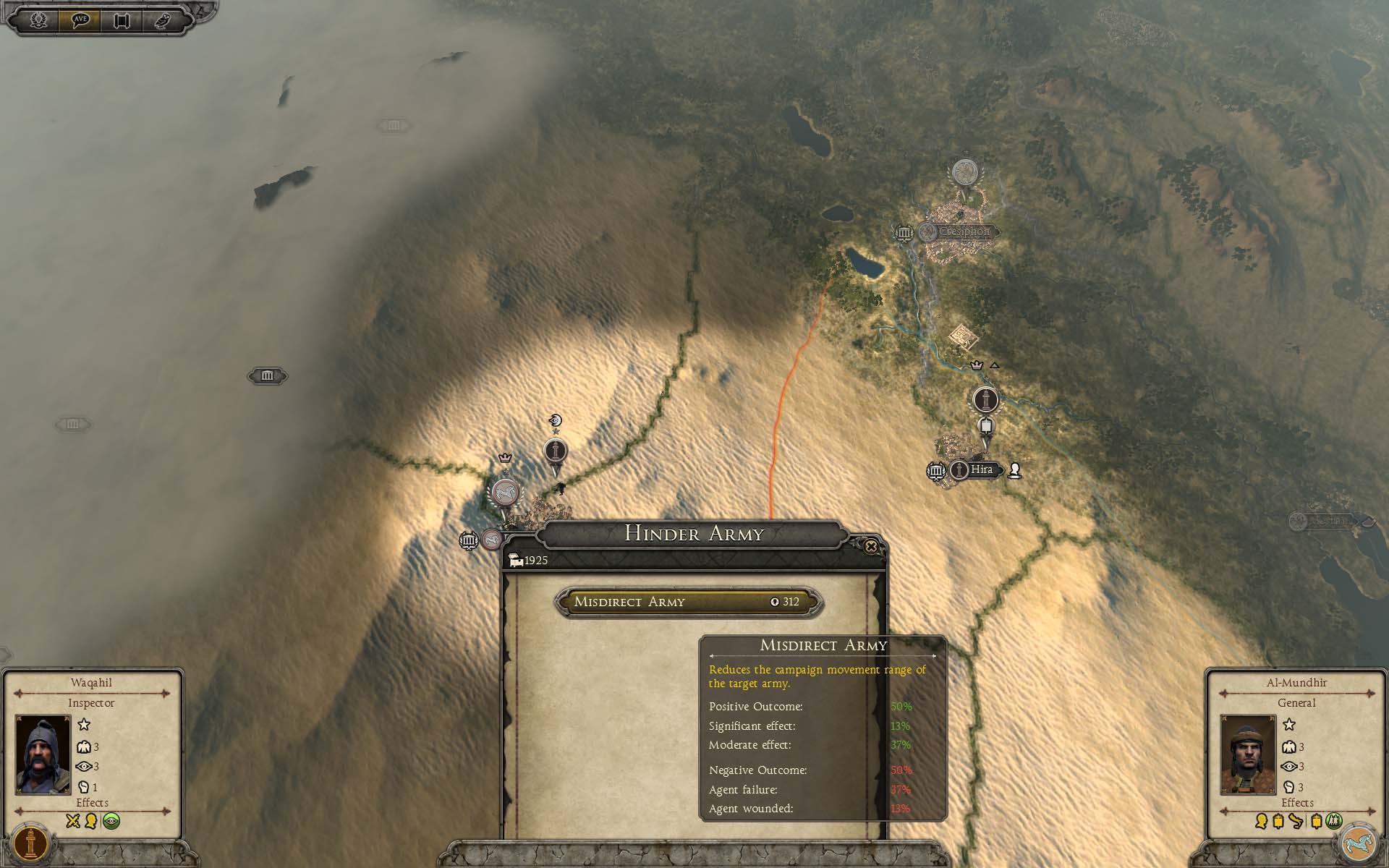The image size is (1389, 868).
Task: Select the army marker above Hira
Action: pos(985,399)
